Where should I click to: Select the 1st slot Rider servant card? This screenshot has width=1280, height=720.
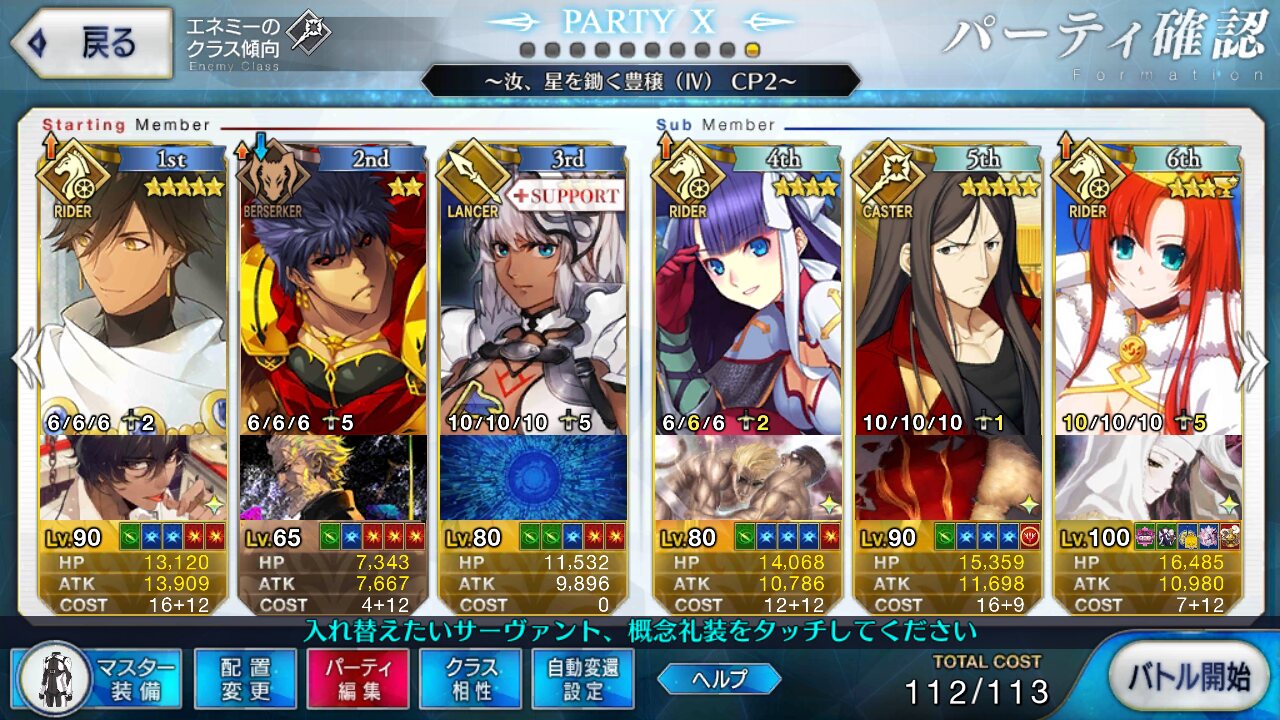(133, 300)
